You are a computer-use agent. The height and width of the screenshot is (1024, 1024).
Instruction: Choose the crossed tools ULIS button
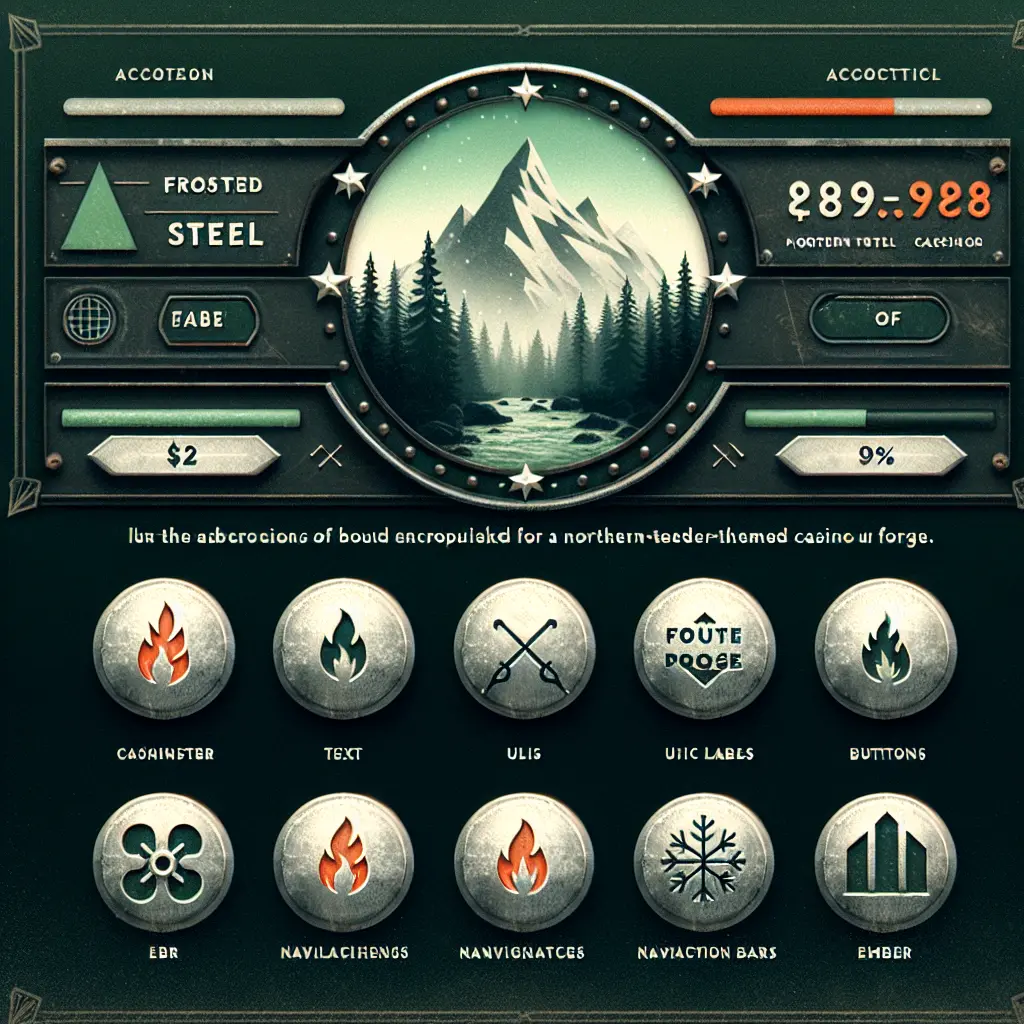click(525, 649)
